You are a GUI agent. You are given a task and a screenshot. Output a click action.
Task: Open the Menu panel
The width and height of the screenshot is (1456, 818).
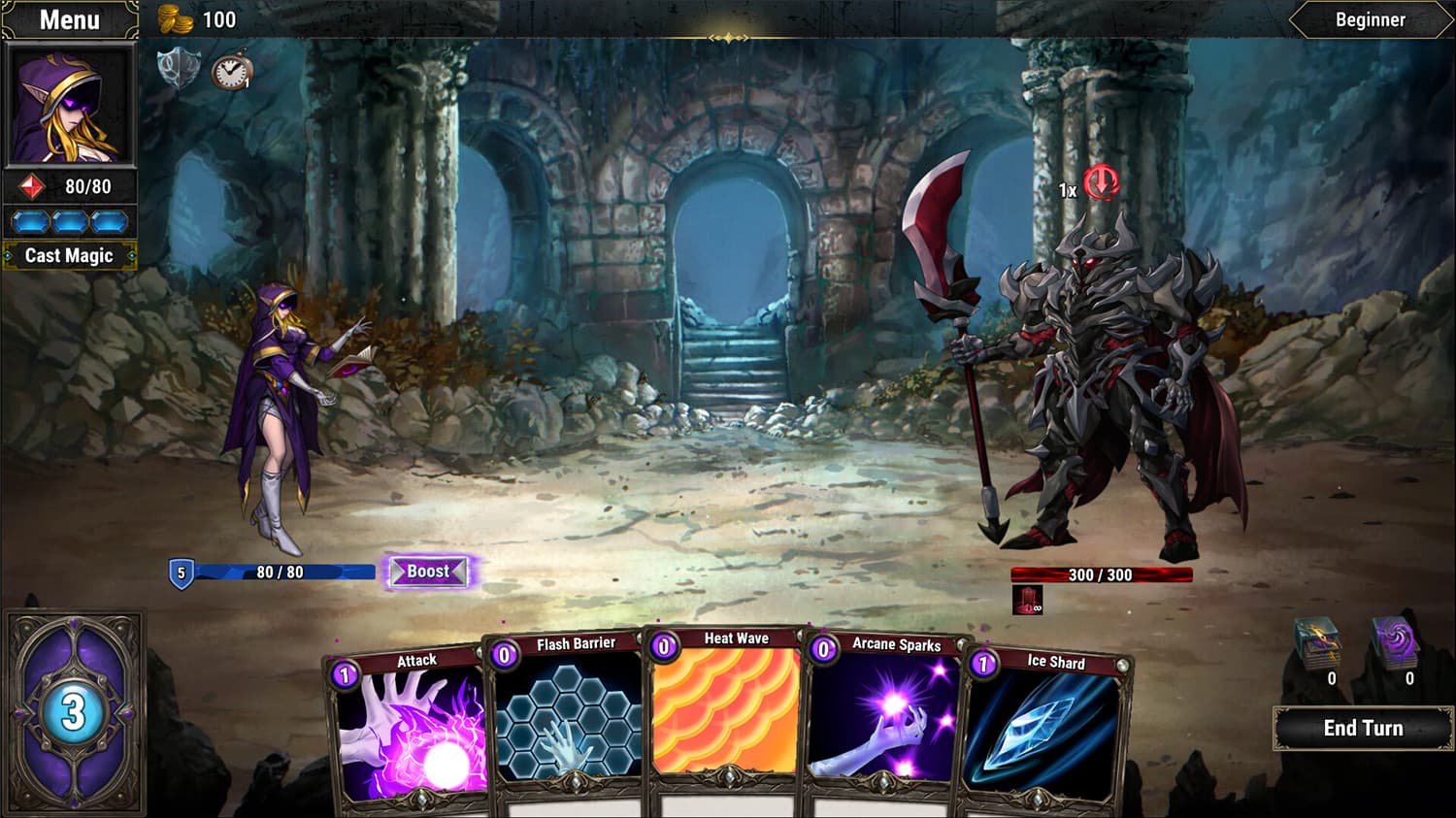point(70,18)
